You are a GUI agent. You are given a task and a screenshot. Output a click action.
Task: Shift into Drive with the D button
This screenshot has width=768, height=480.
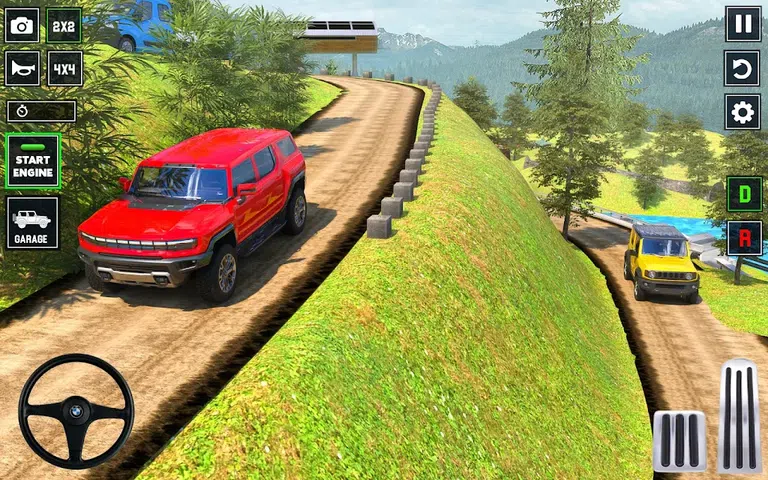tap(744, 193)
